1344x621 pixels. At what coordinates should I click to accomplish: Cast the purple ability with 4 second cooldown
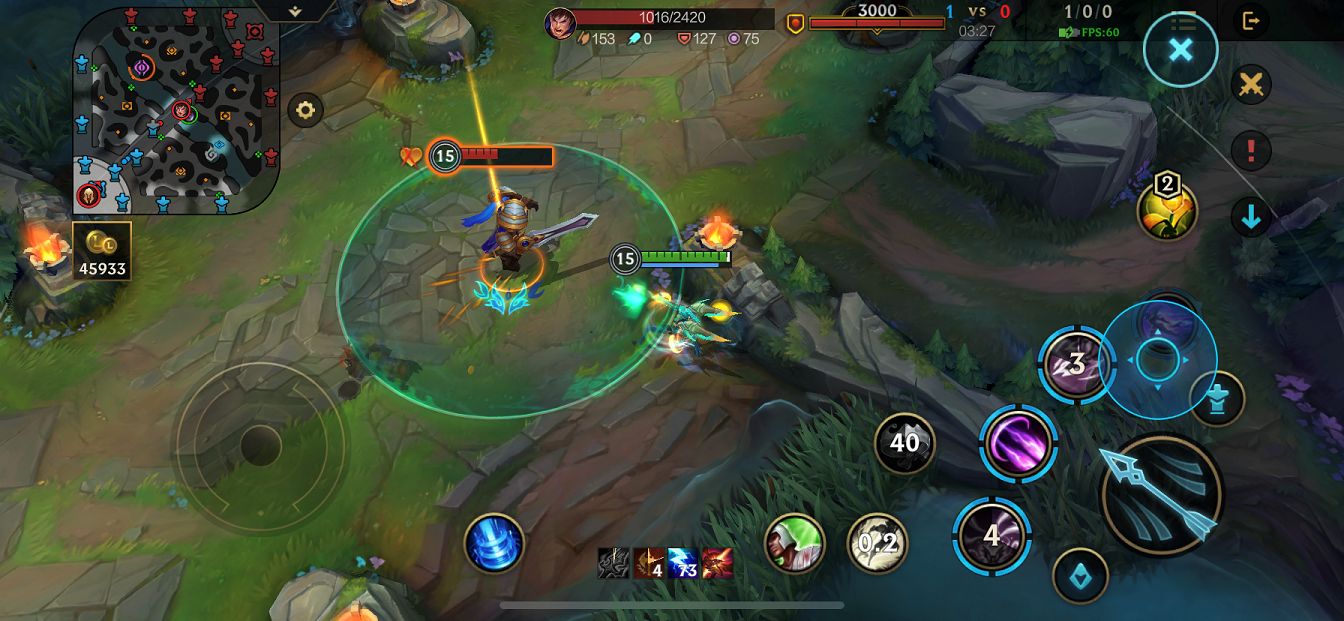[991, 536]
